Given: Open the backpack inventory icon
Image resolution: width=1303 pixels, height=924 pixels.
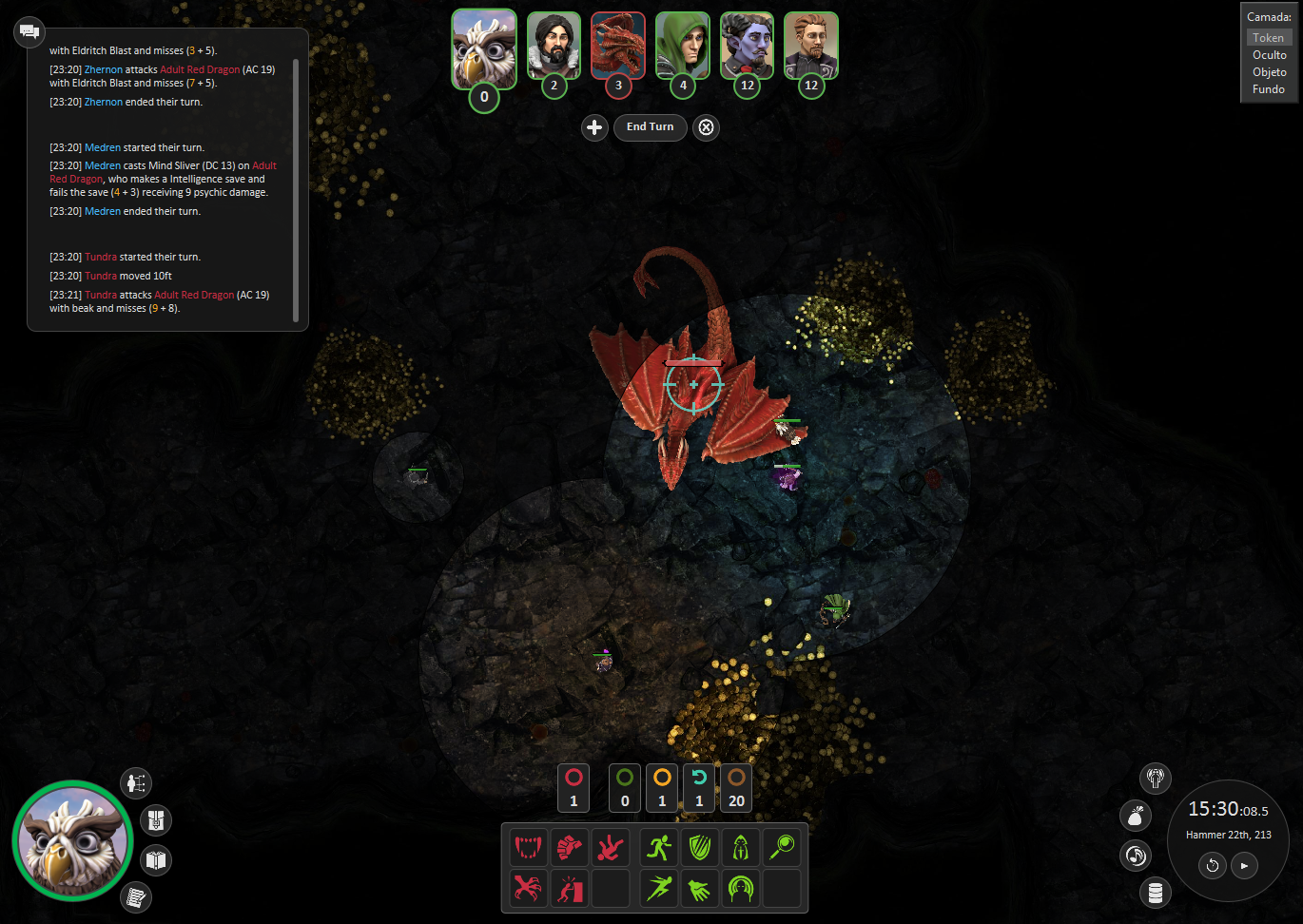Looking at the screenshot, I should coord(156,819).
